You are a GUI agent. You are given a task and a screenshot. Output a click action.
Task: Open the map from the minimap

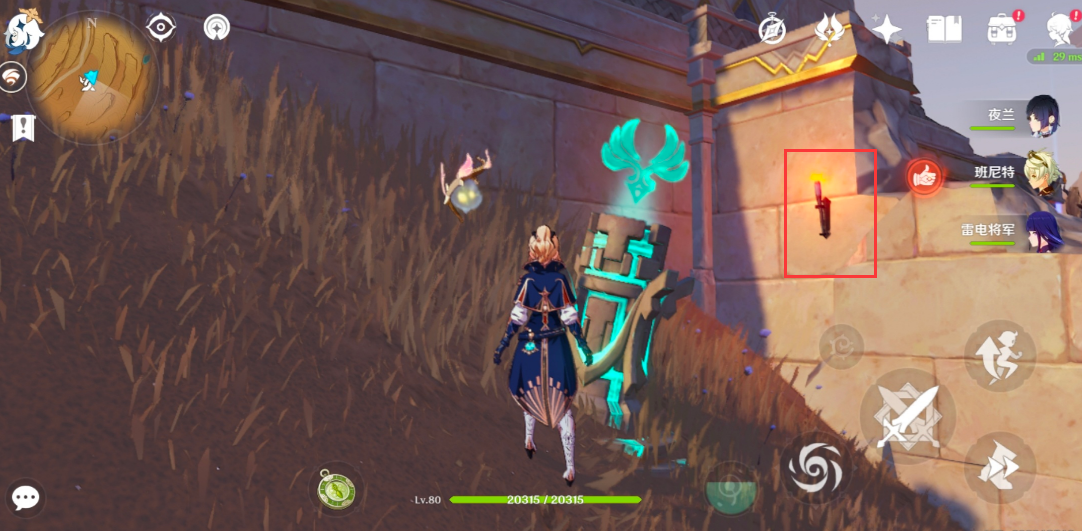click(x=91, y=78)
